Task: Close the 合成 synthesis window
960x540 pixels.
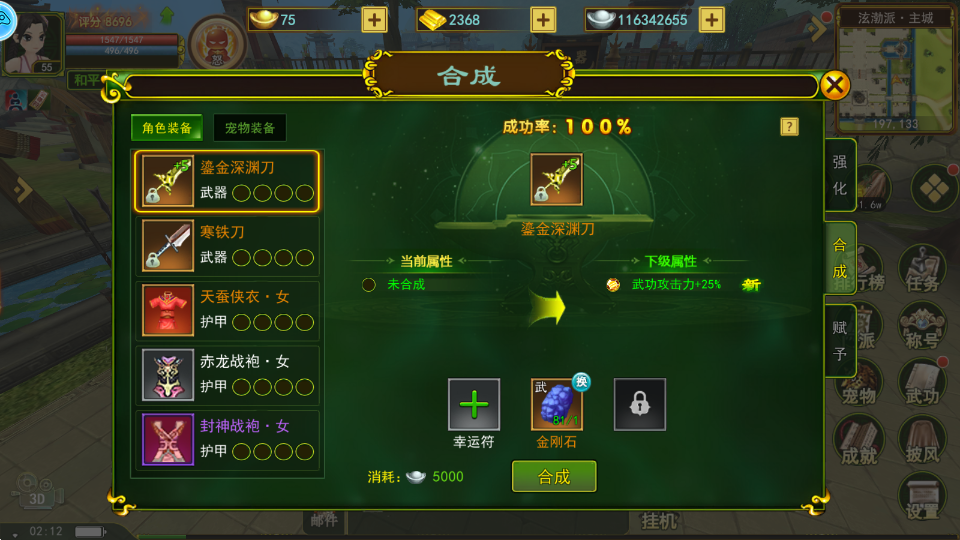Action: pos(835,85)
